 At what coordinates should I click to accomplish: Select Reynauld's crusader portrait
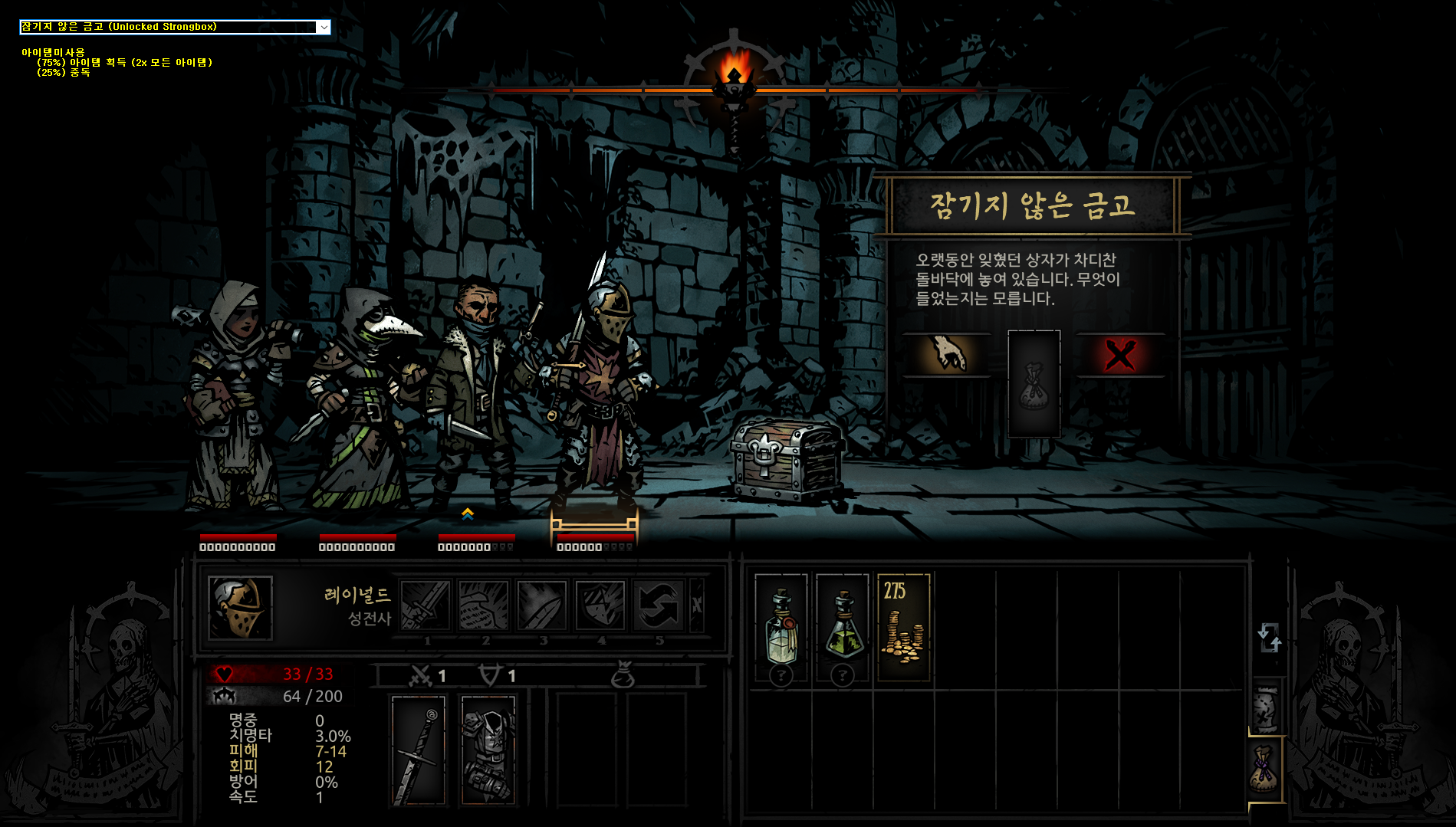click(x=240, y=607)
